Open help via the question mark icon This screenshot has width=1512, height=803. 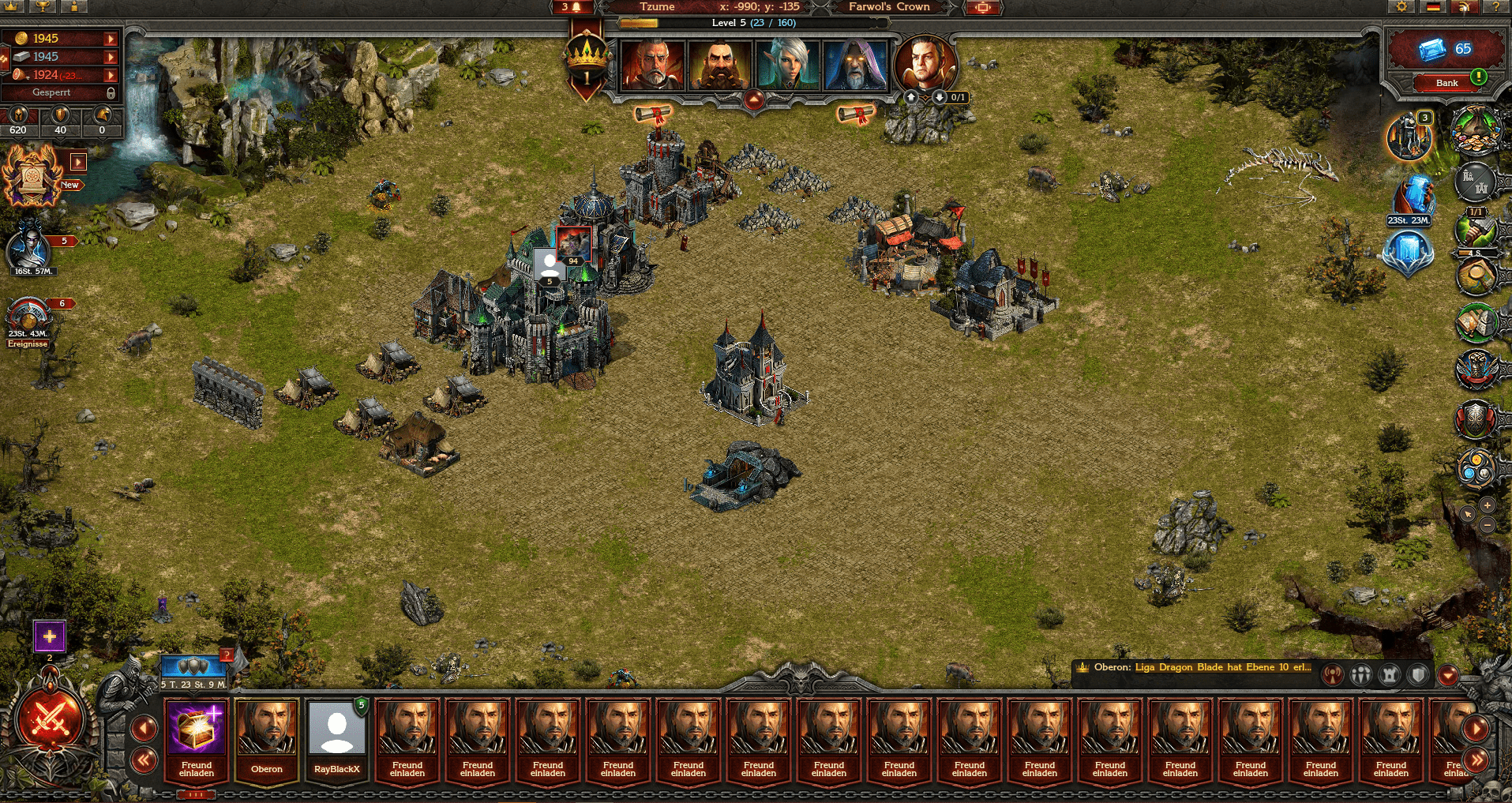[1497, 6]
